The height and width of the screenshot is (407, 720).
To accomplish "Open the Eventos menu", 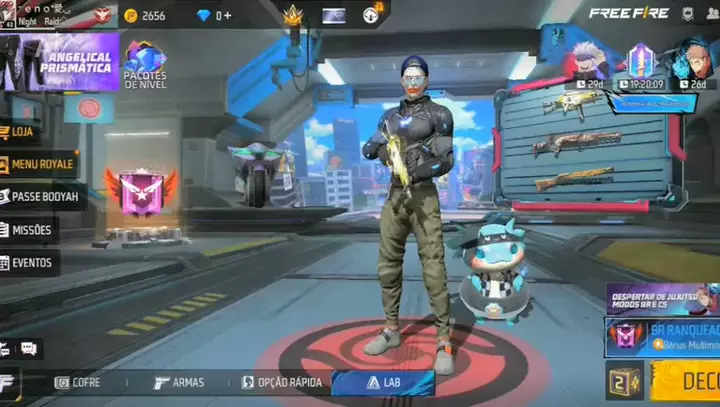I will coord(31,263).
